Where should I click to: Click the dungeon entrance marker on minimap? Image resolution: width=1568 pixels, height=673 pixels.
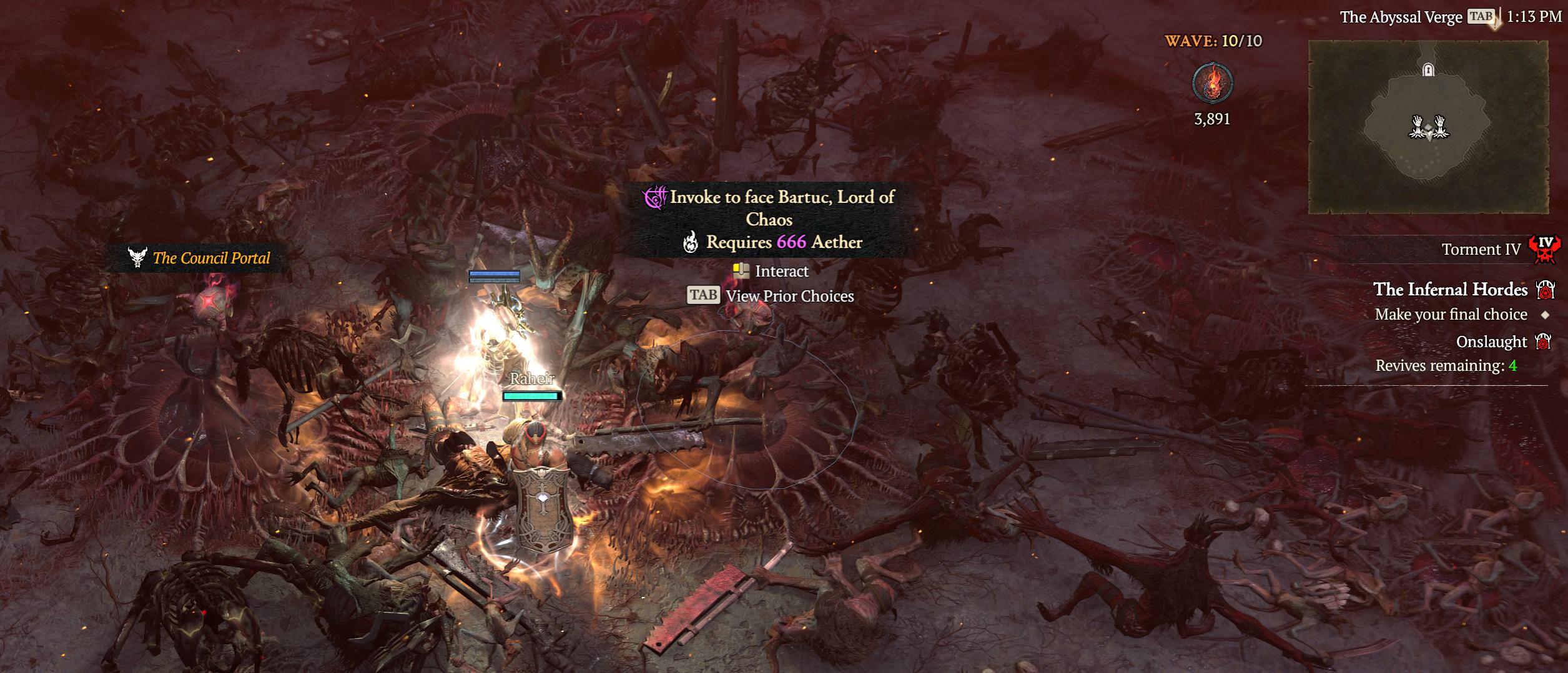tap(1427, 69)
